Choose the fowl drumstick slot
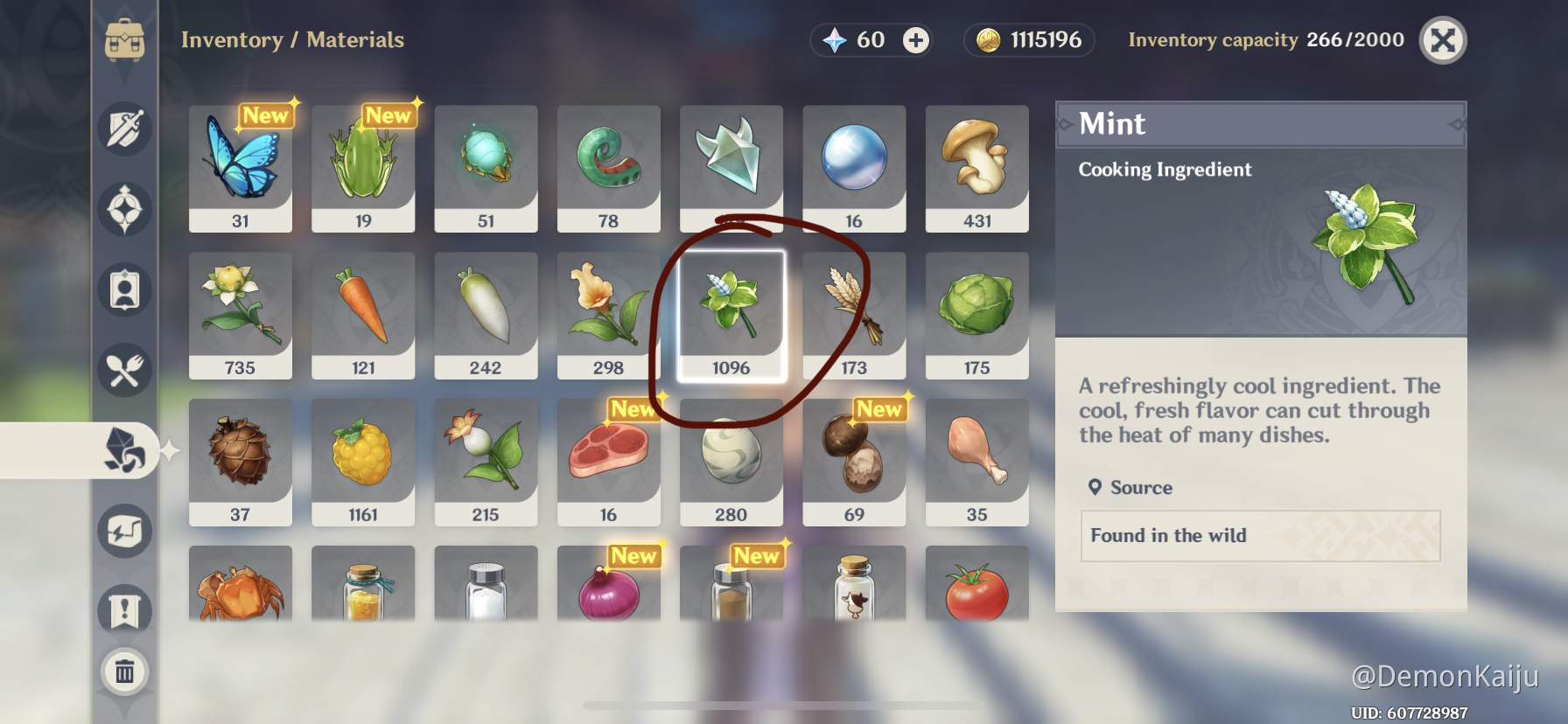 pyautogui.click(x=976, y=463)
